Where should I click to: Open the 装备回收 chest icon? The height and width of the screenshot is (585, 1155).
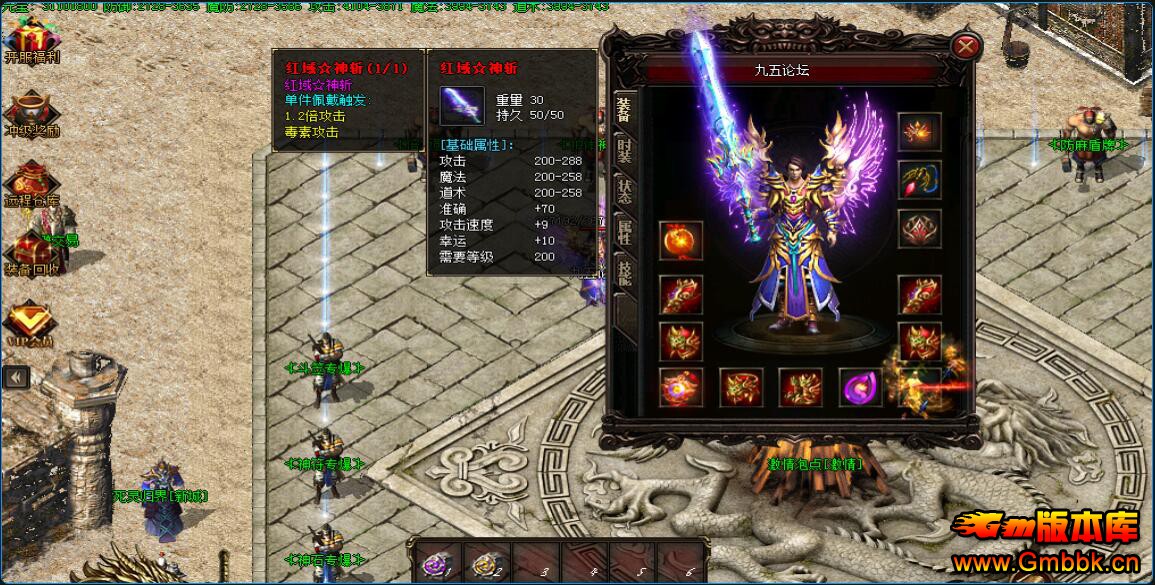click(x=30, y=253)
